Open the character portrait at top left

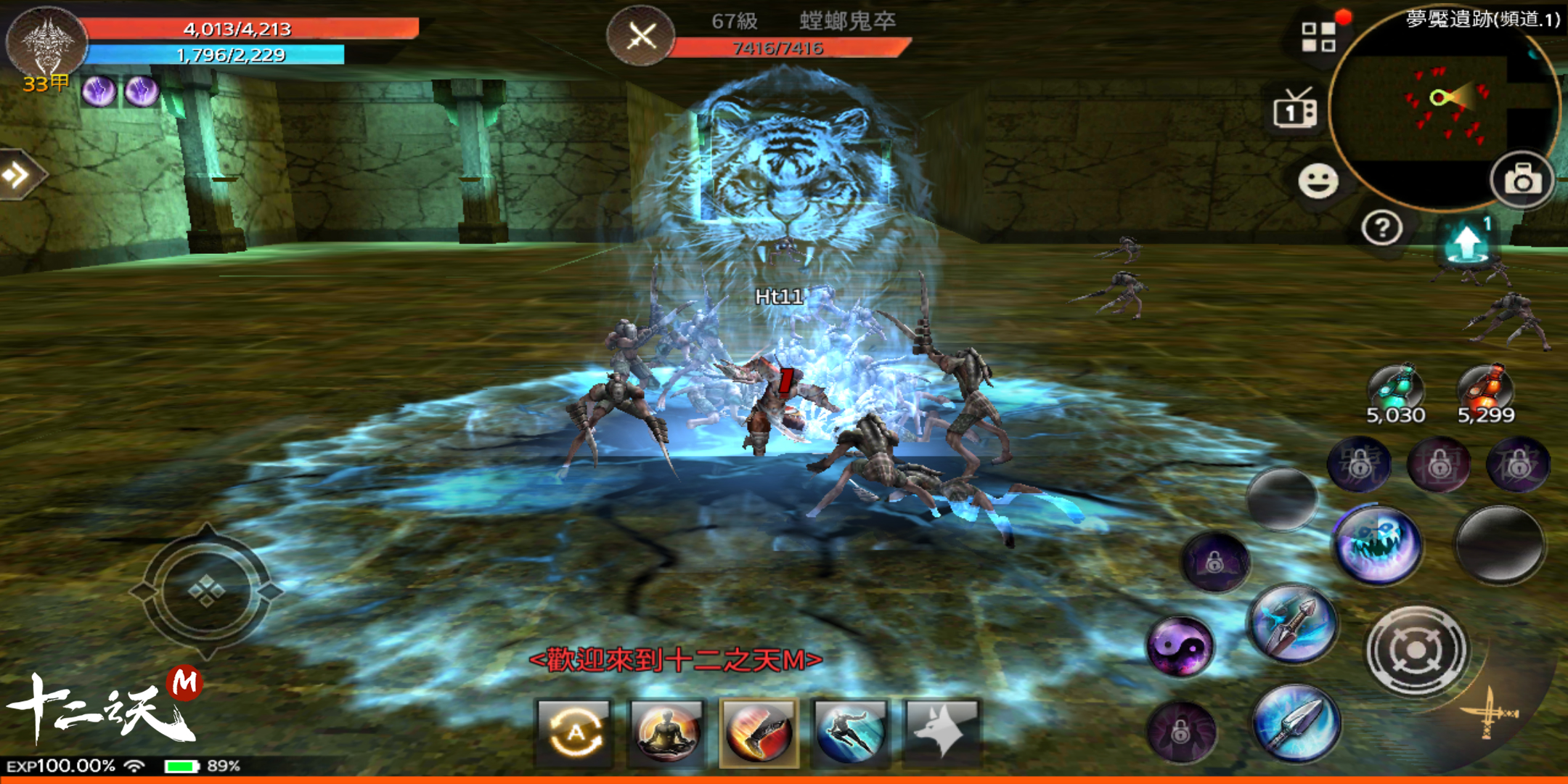(46, 41)
